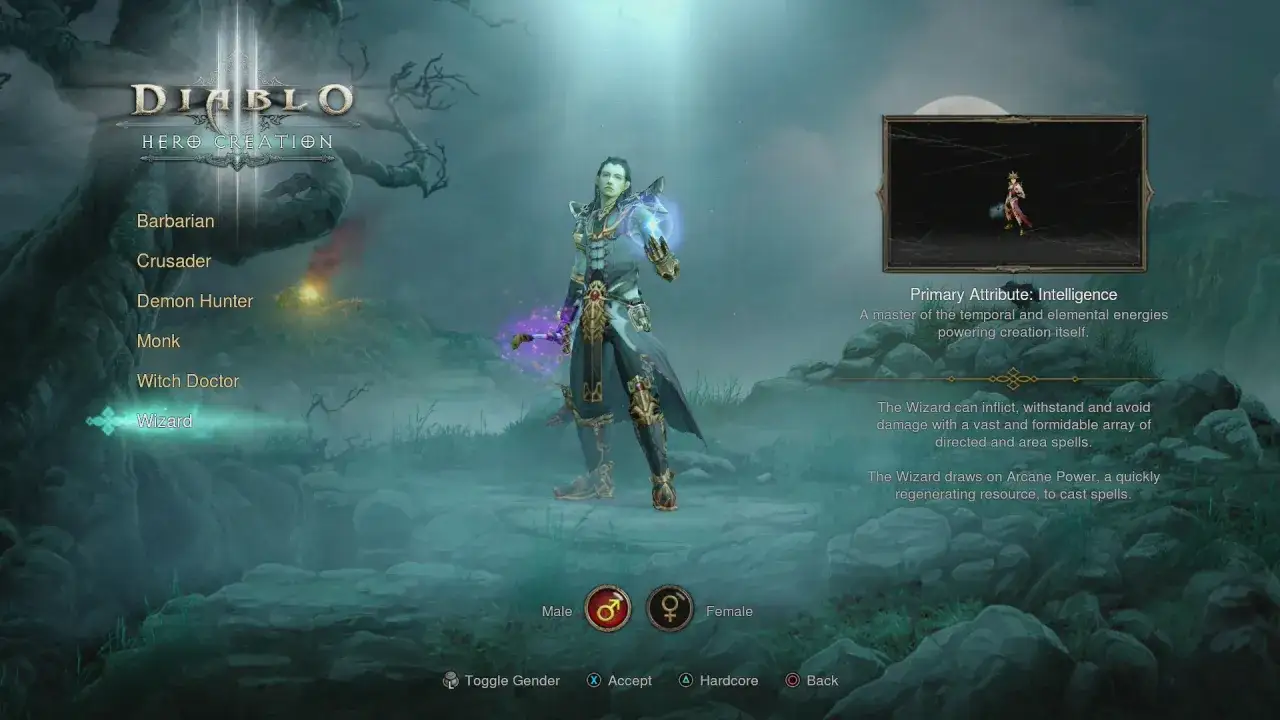Click the Wizard class selection diamond marker

click(104, 421)
